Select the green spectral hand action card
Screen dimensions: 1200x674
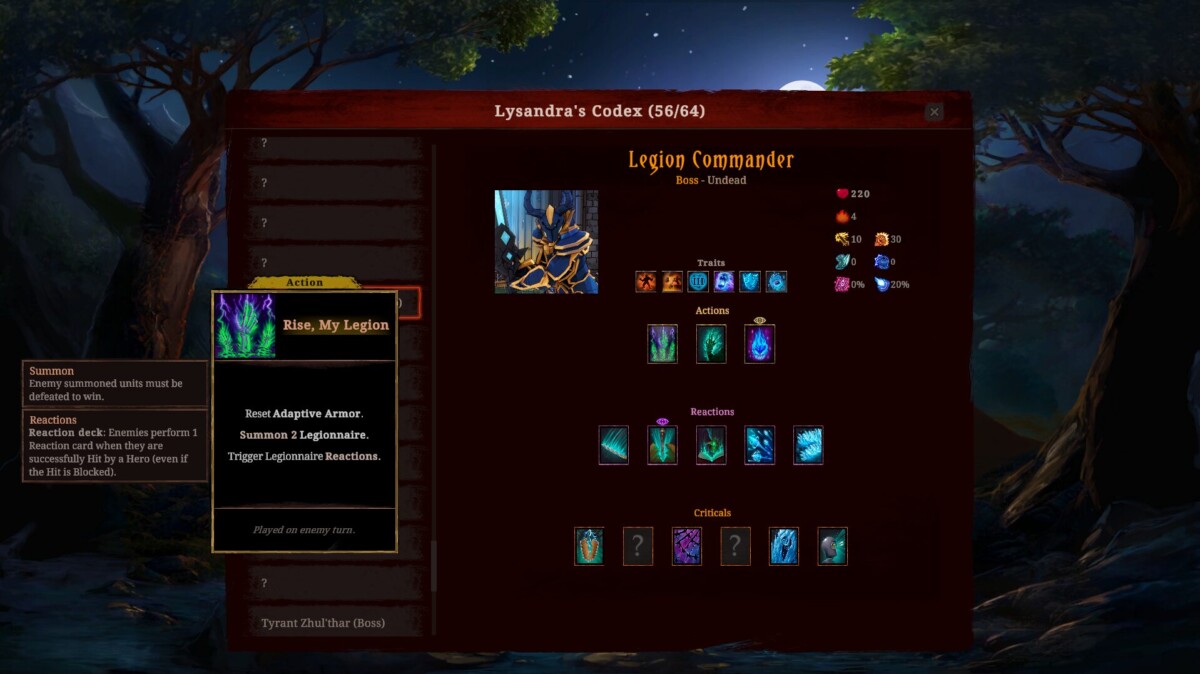[711, 344]
